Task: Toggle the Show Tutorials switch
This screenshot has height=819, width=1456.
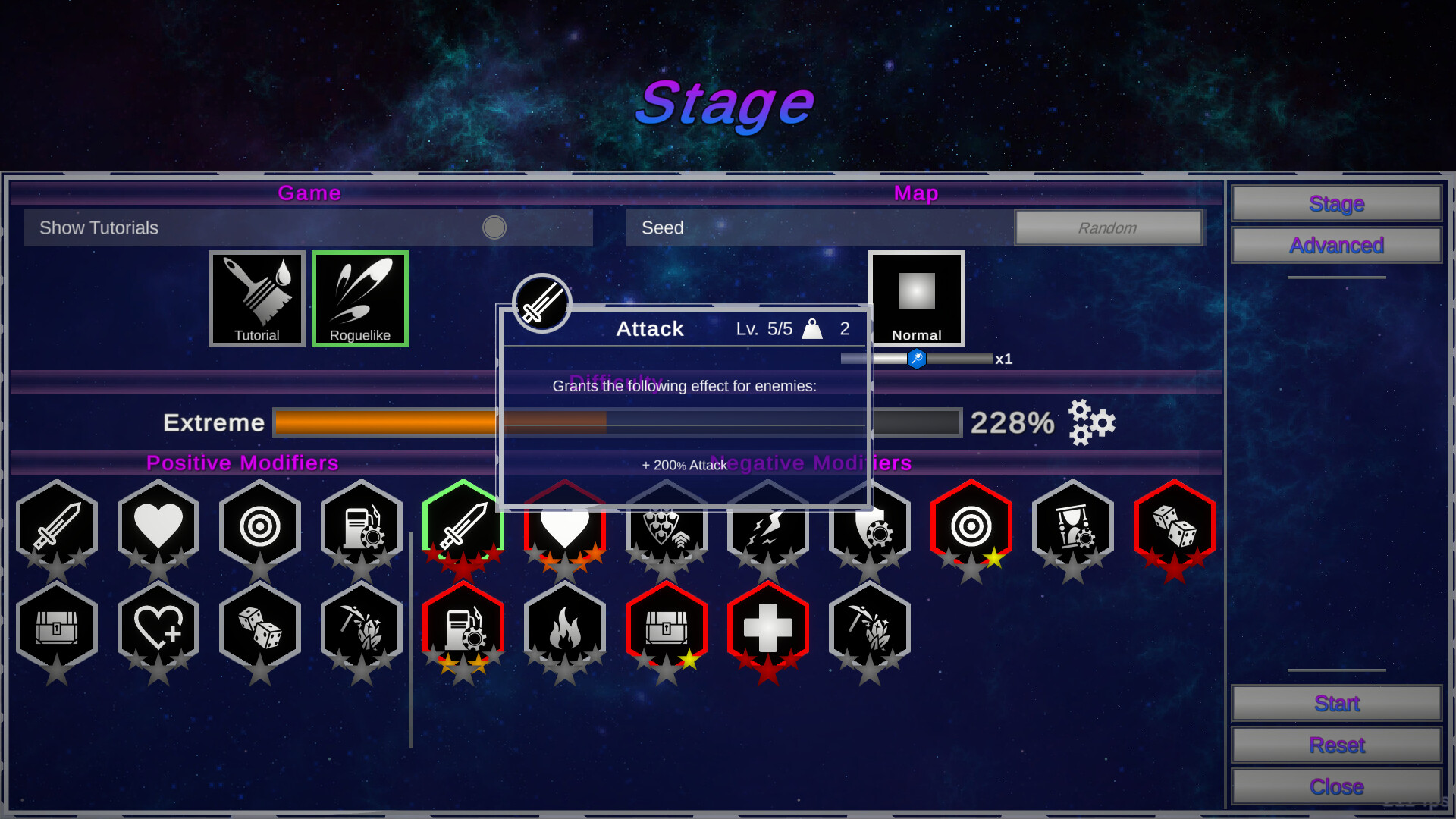Action: click(494, 227)
